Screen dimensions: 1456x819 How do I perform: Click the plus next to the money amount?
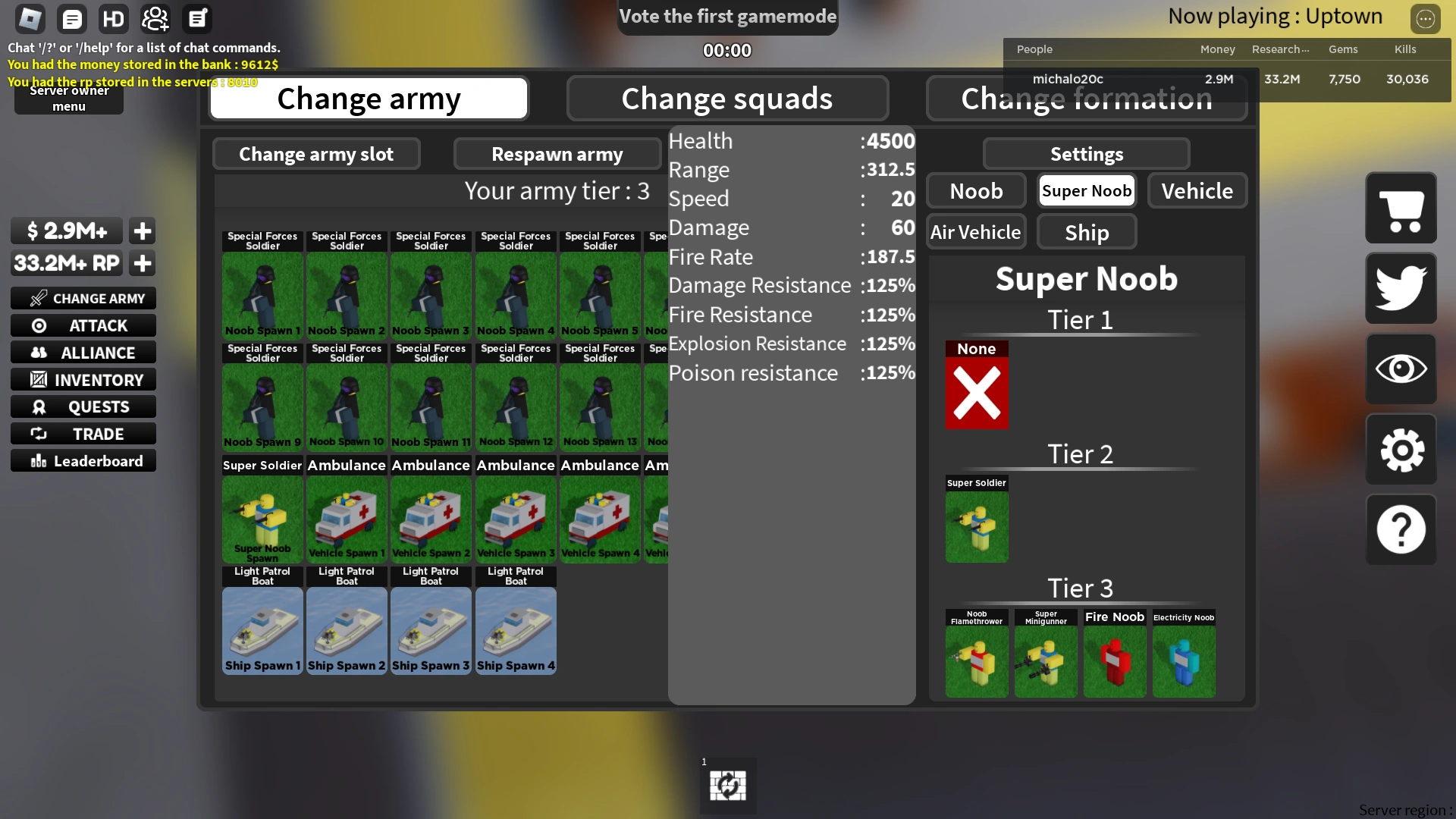coord(142,231)
